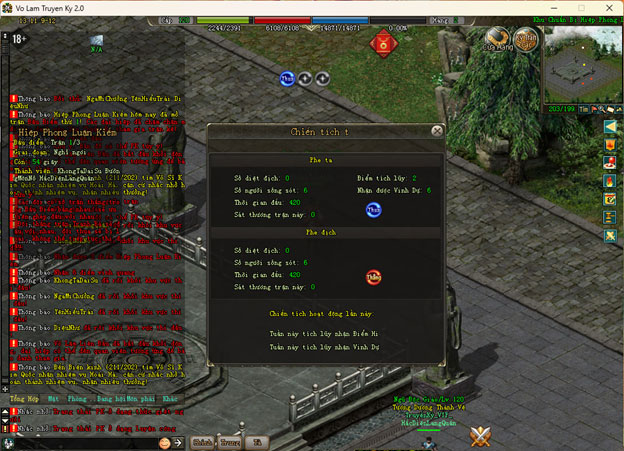Click the round icon beside Cửa Hàng
624x451 pixels.
click(x=527, y=40)
